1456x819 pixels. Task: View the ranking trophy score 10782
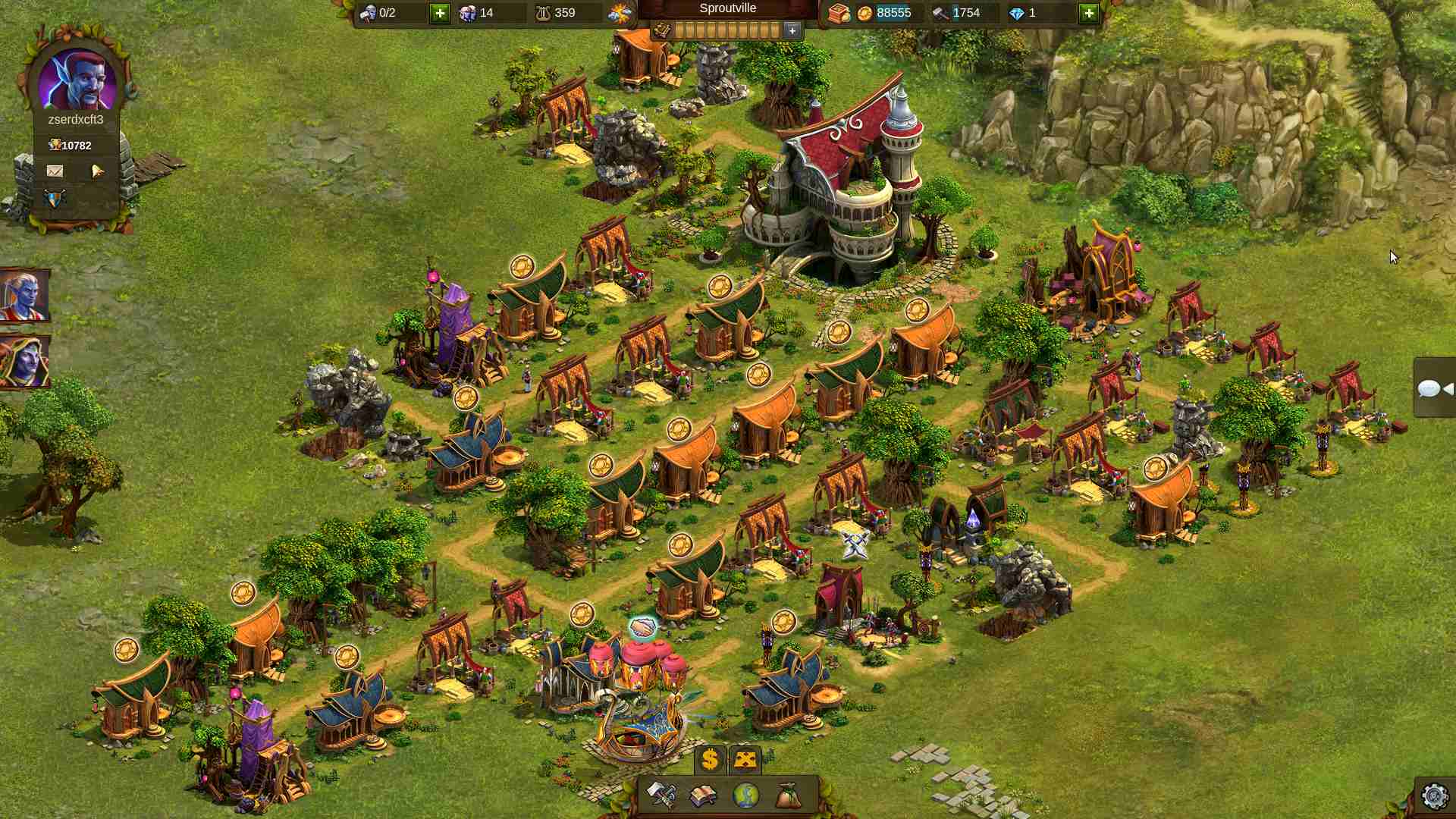tap(71, 146)
